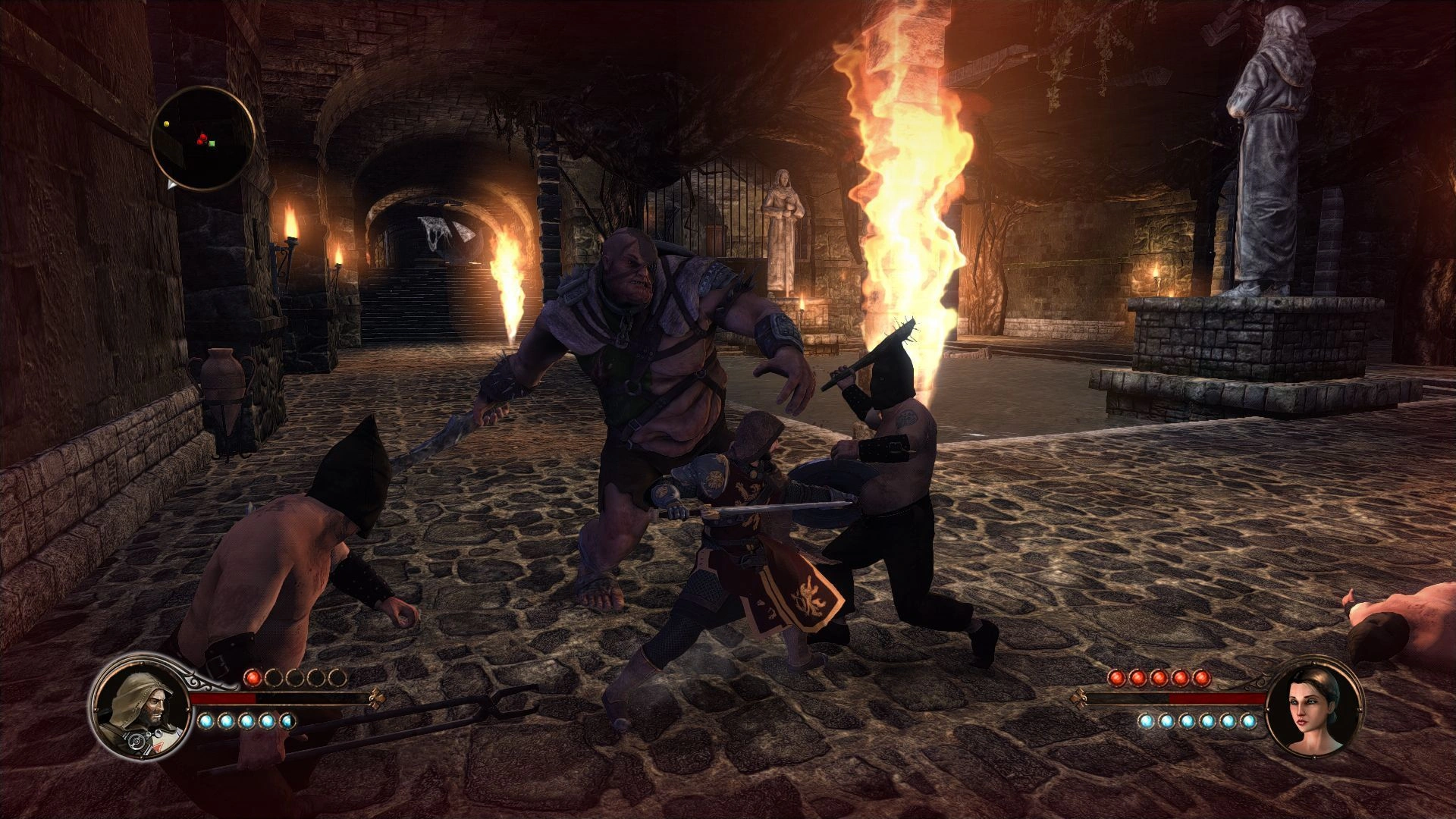Image resolution: width=1456 pixels, height=819 pixels.
Task: Click the circular minimap
Action: tap(202, 138)
